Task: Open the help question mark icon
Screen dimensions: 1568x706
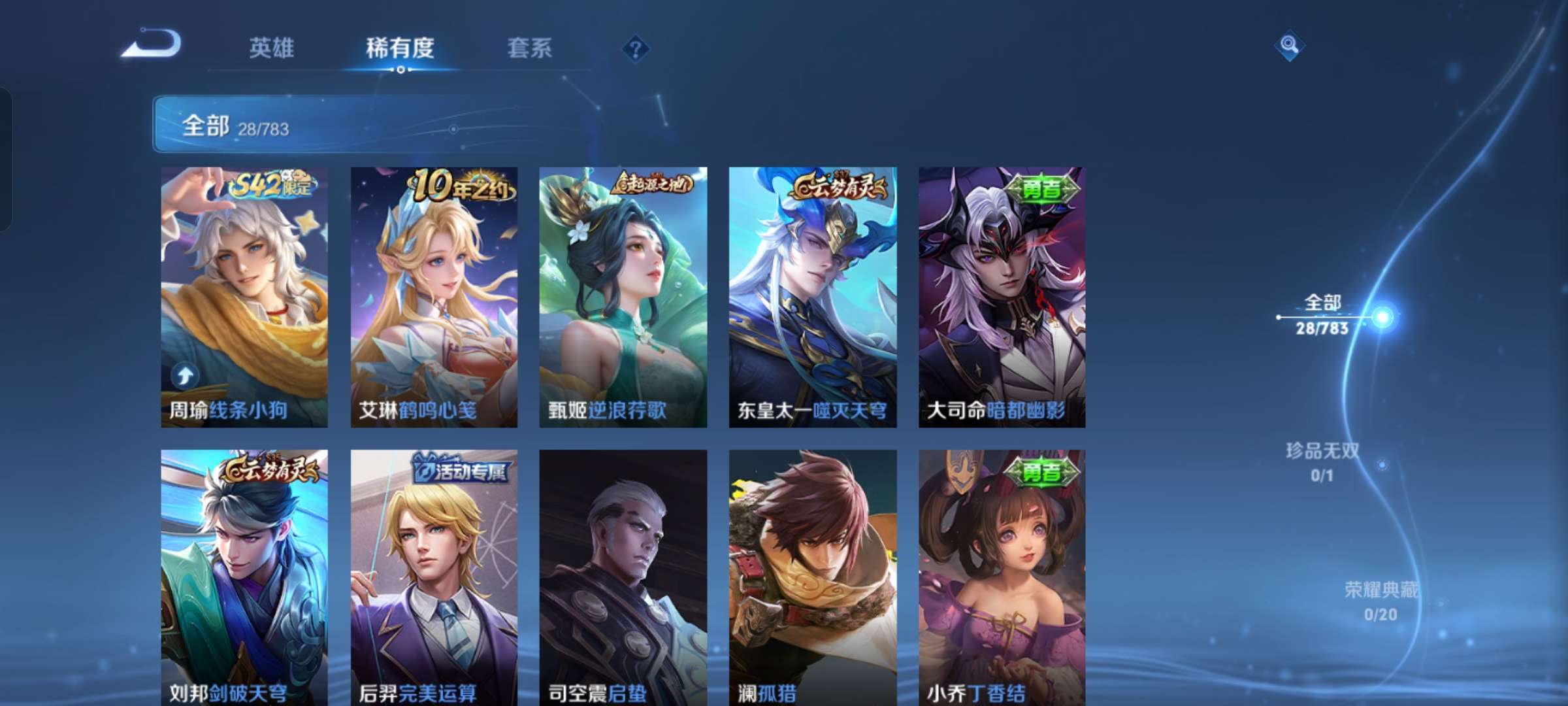Action: pos(636,48)
